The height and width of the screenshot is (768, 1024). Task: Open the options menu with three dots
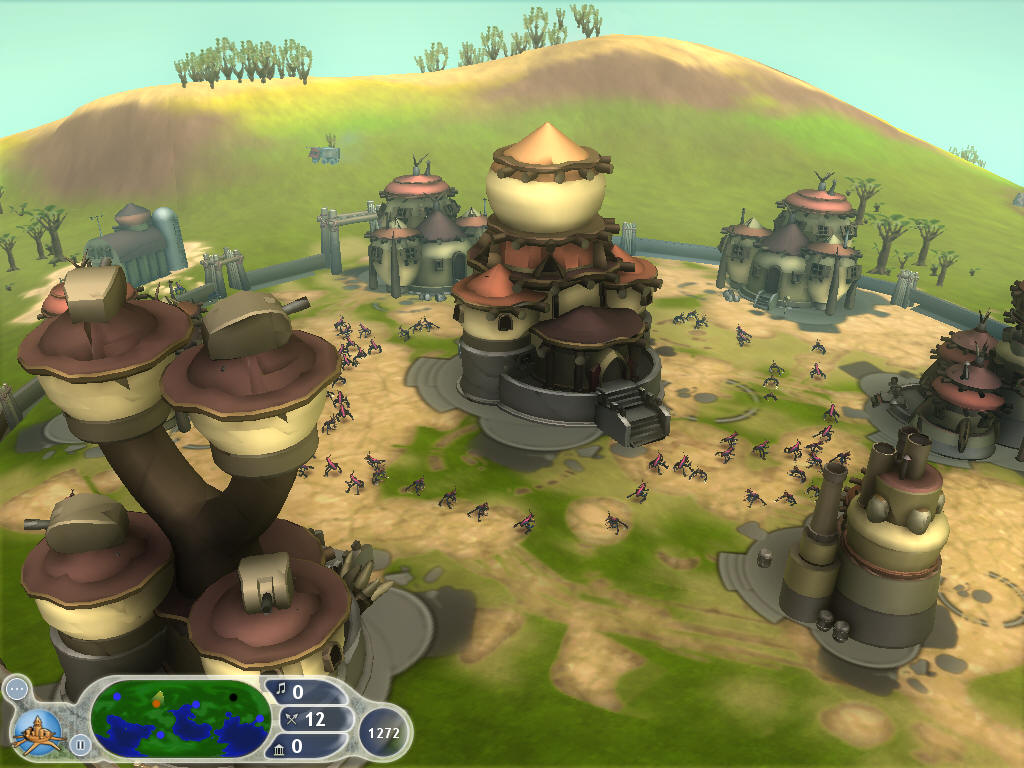click(17, 689)
